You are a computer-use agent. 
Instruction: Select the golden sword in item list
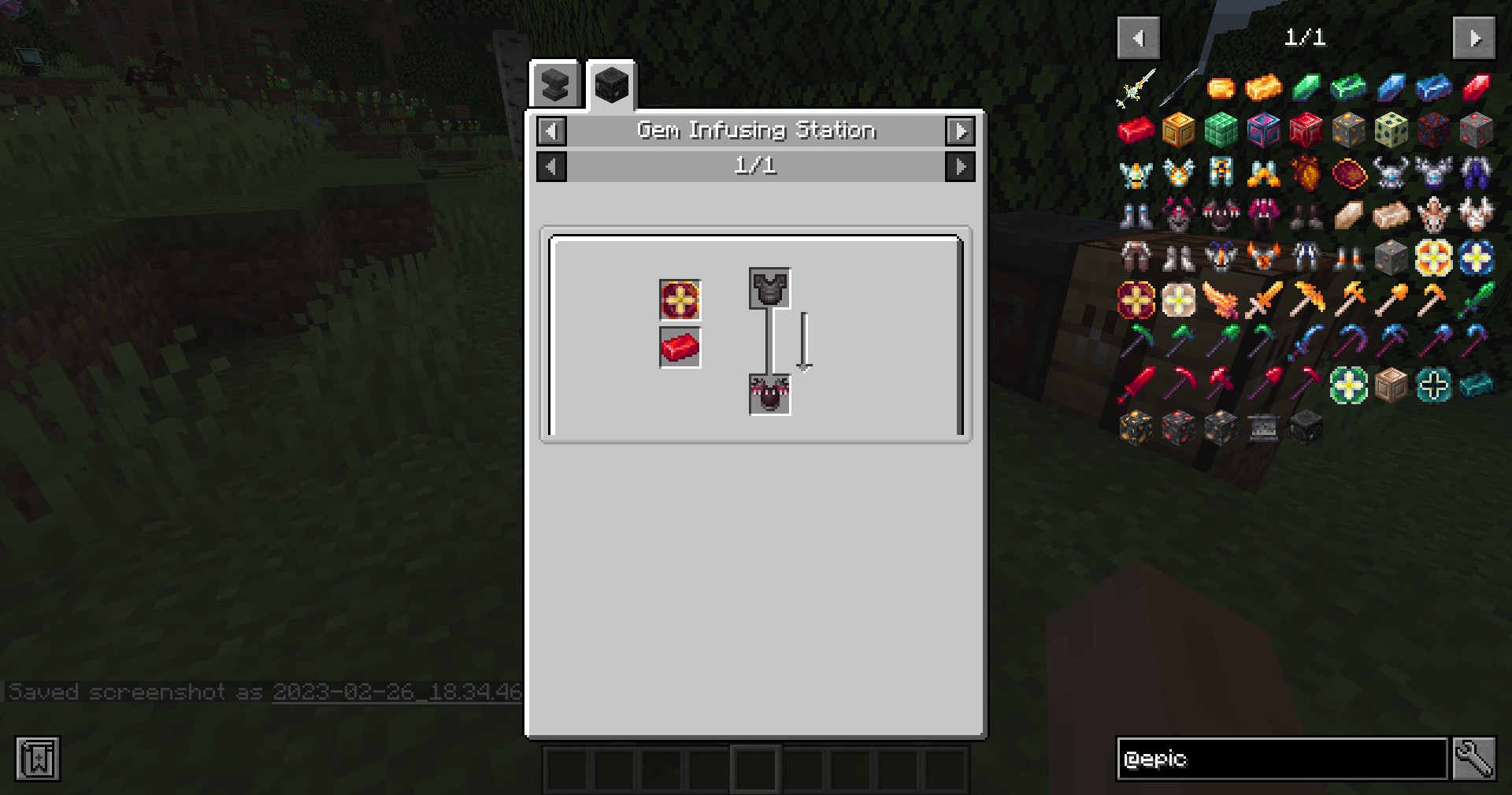(x=1263, y=300)
